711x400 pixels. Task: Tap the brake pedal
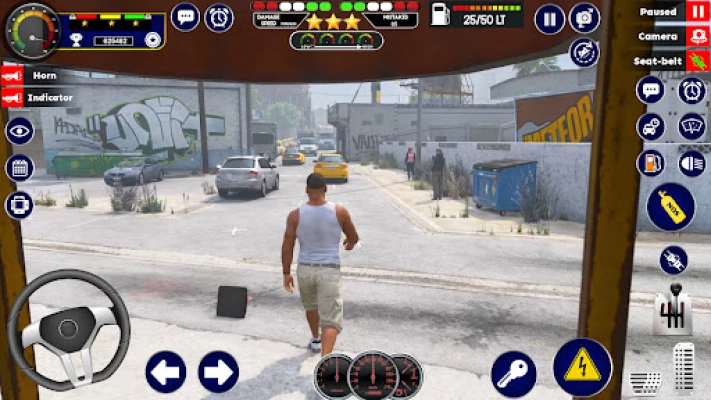(644, 381)
